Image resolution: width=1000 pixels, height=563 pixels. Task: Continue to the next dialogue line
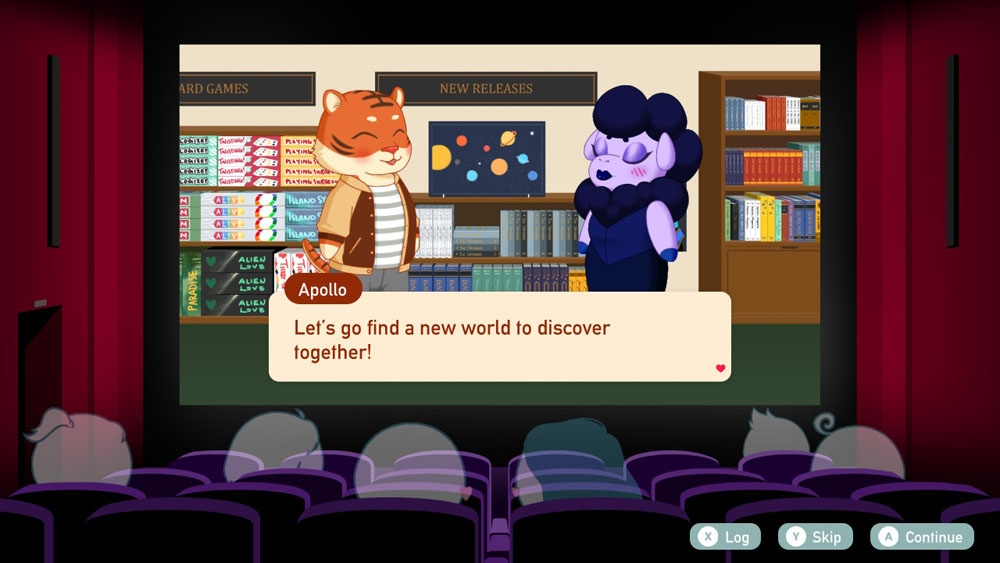point(921,537)
